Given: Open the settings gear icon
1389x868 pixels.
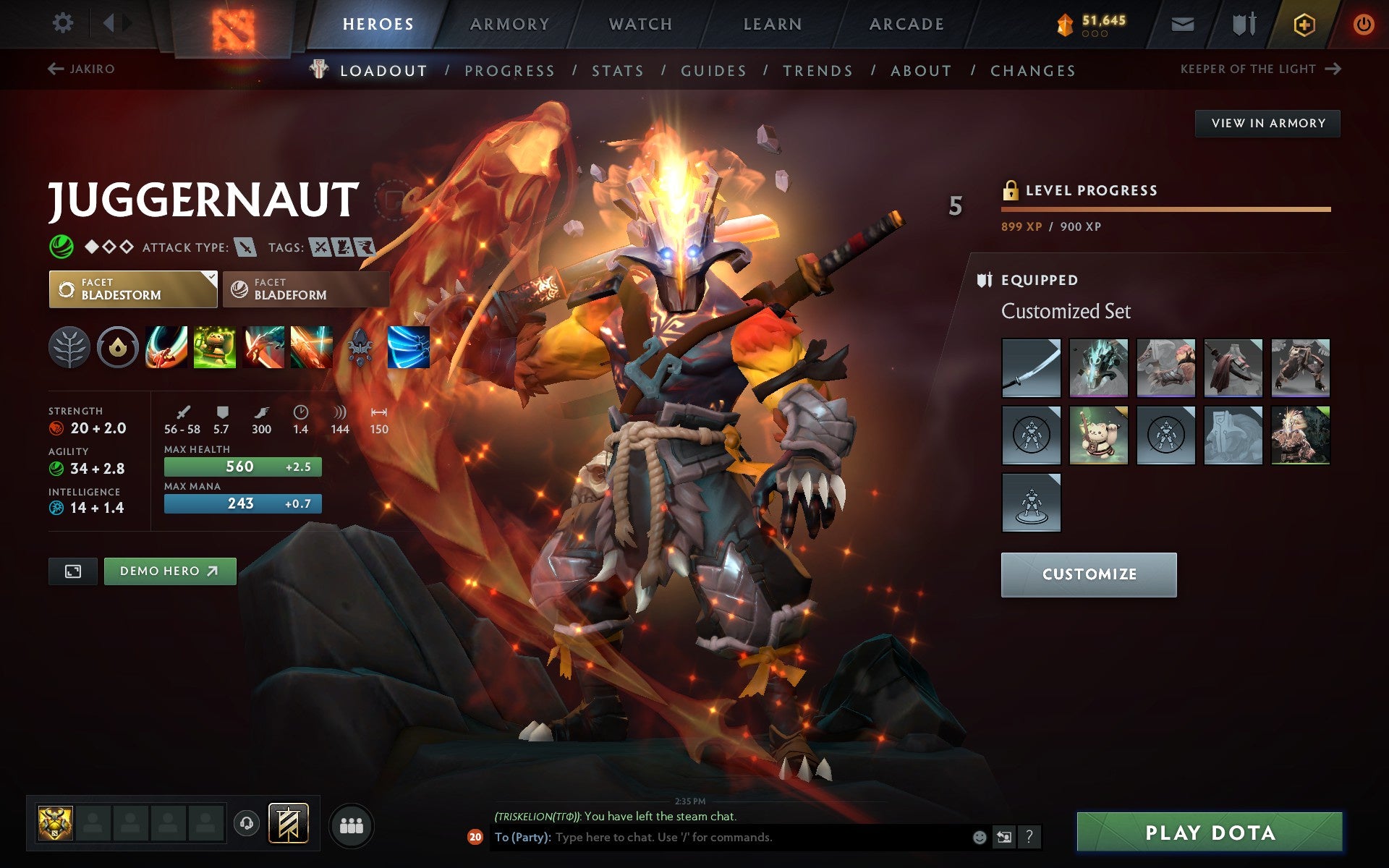Looking at the screenshot, I should tap(64, 22).
